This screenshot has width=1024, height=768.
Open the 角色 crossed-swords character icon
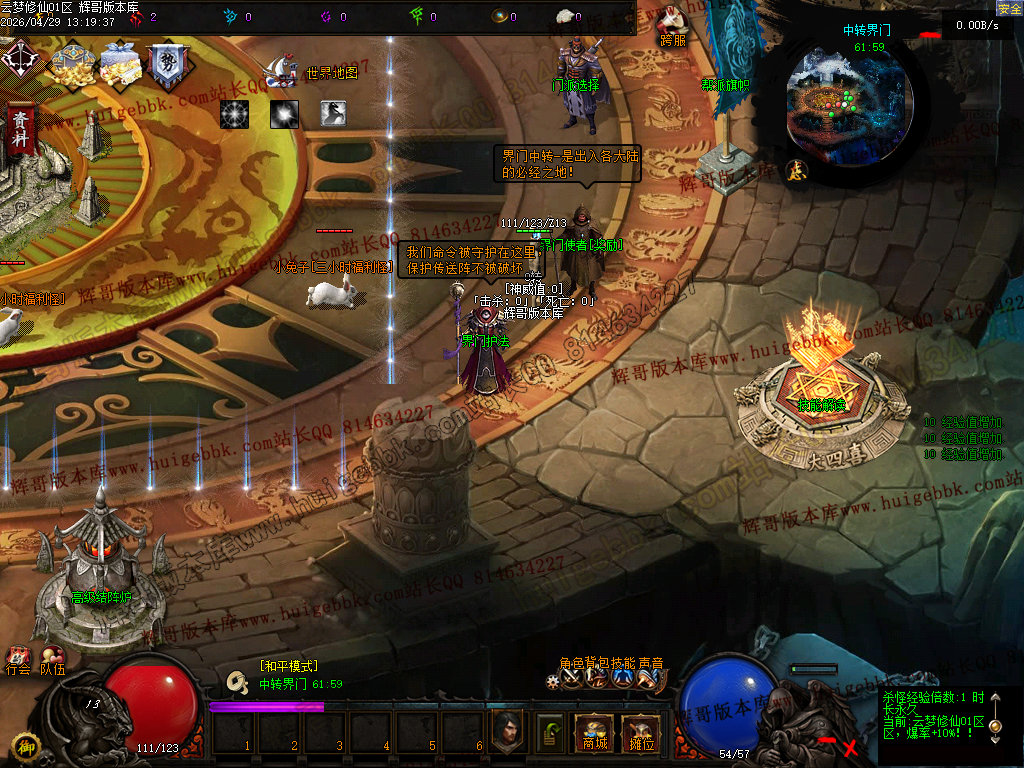point(572,679)
